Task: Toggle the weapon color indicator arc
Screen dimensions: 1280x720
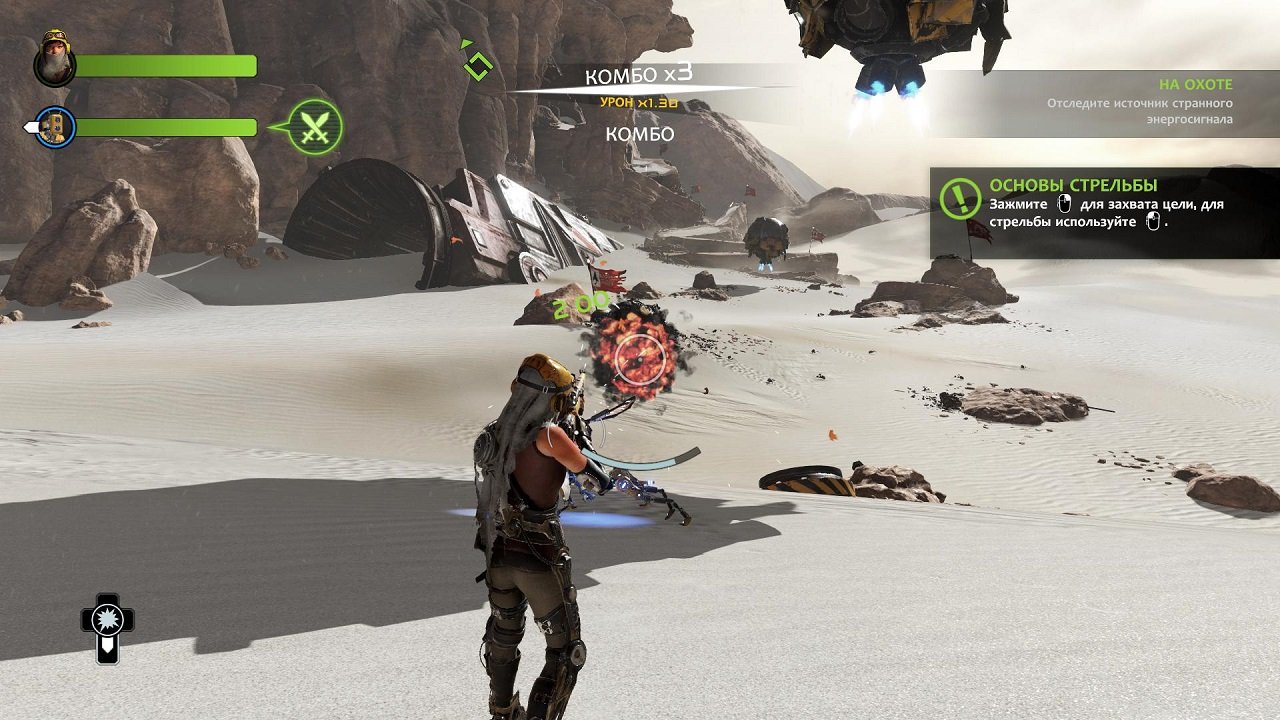Action: [x=640, y=460]
